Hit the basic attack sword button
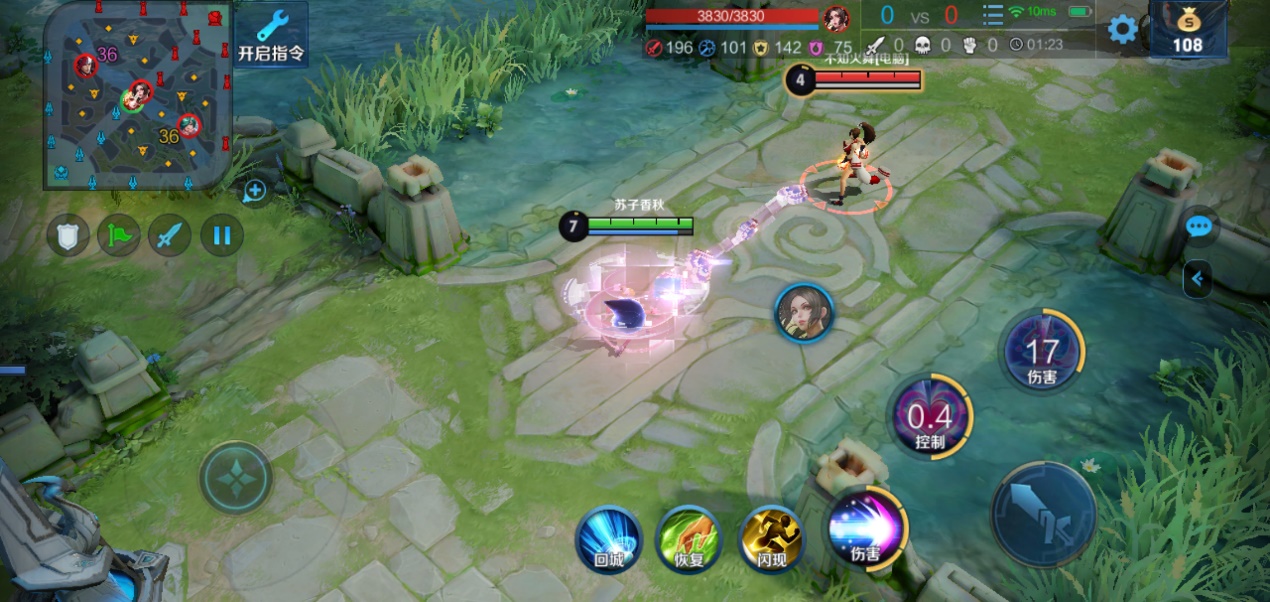Screen dimensions: 1270x602 click(1043, 513)
